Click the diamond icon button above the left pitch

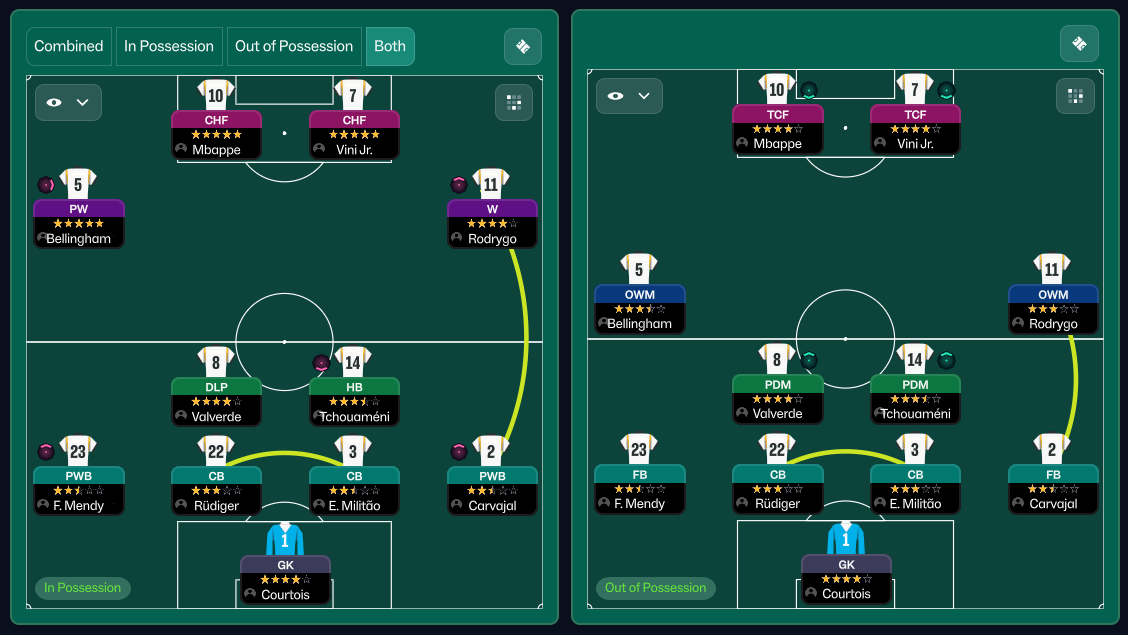tap(523, 46)
